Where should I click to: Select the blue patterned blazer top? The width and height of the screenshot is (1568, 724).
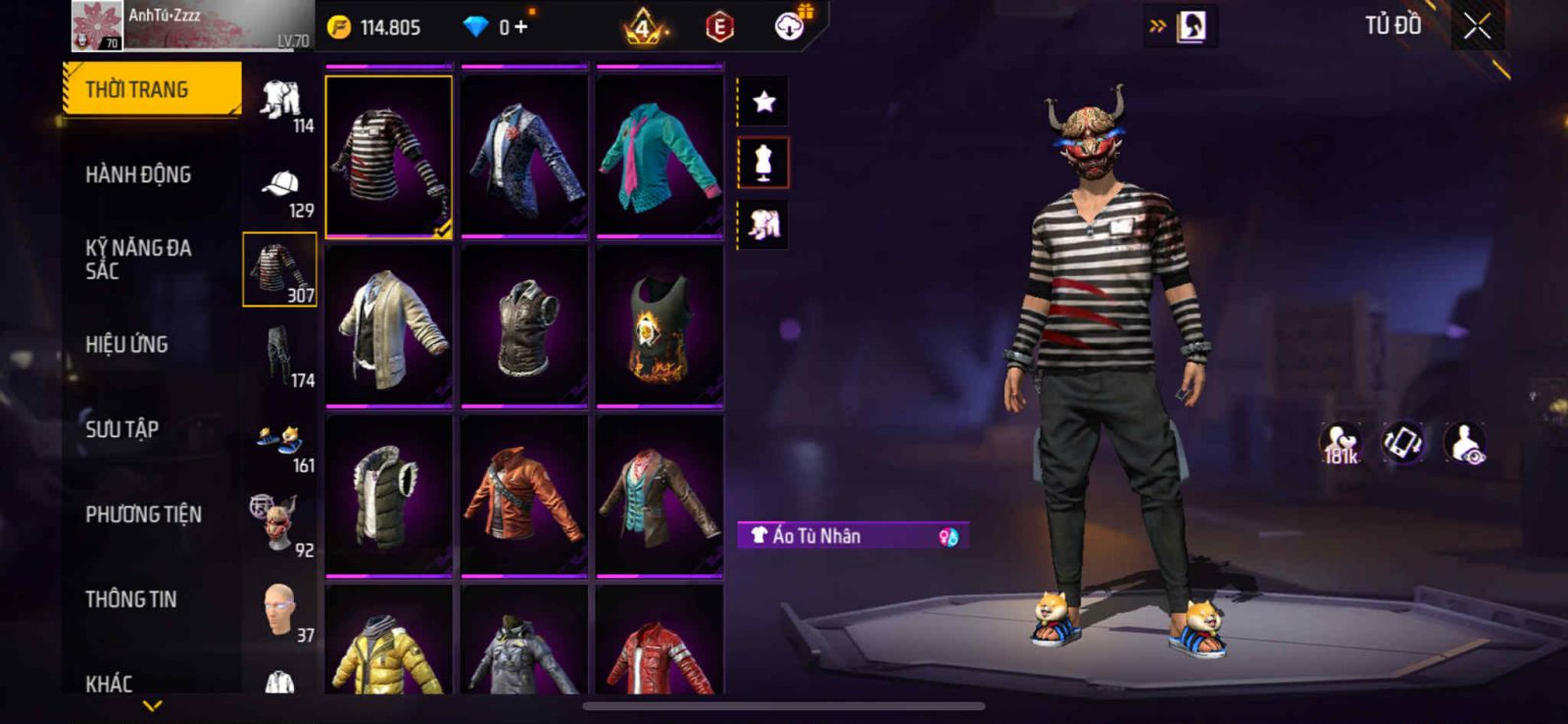(524, 155)
